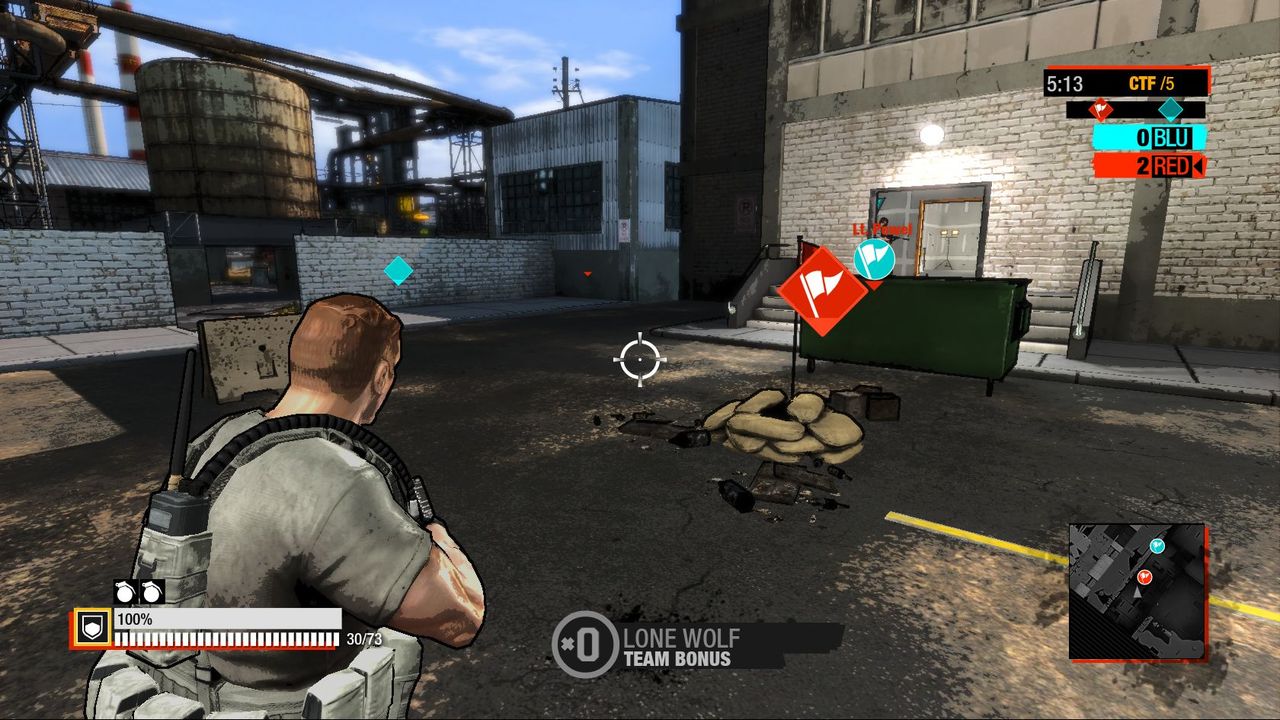Click the match timer showing 5:13
Viewport: 1280px width, 720px height.
coord(1065,83)
